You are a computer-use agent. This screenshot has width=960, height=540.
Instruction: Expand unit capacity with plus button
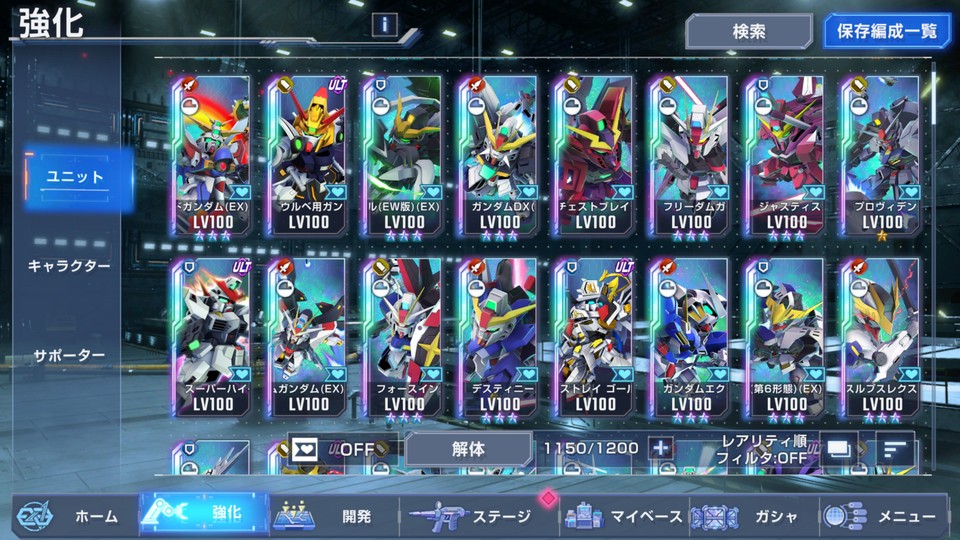[660, 448]
